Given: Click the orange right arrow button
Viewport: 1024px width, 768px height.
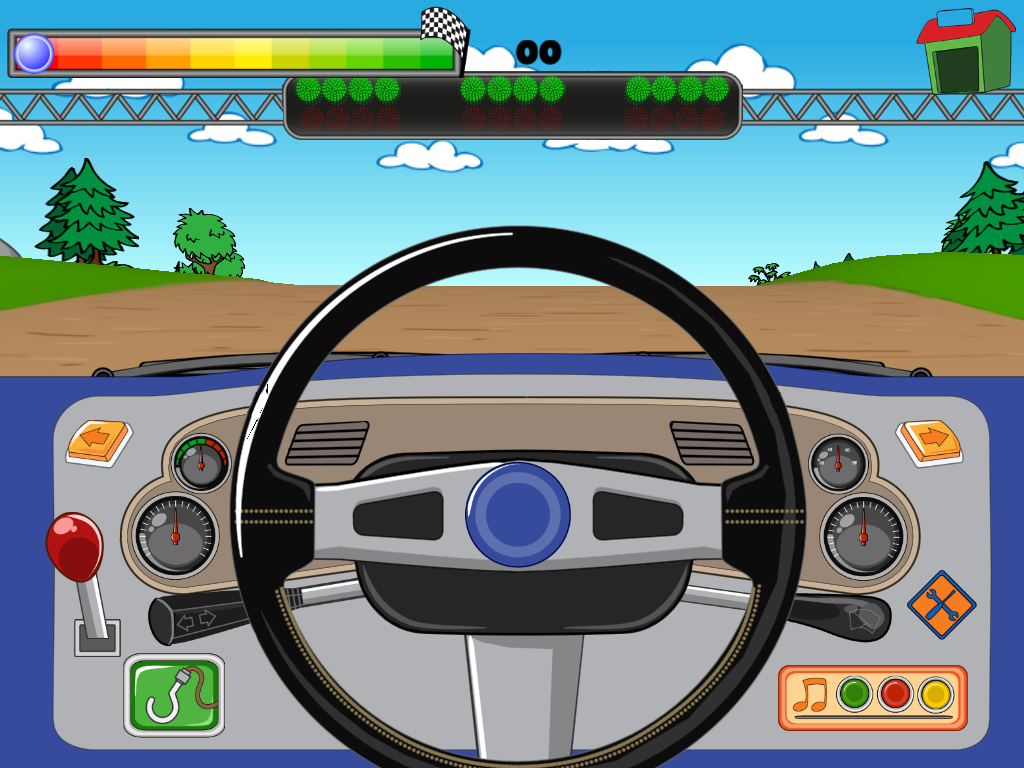Looking at the screenshot, I should [x=929, y=440].
